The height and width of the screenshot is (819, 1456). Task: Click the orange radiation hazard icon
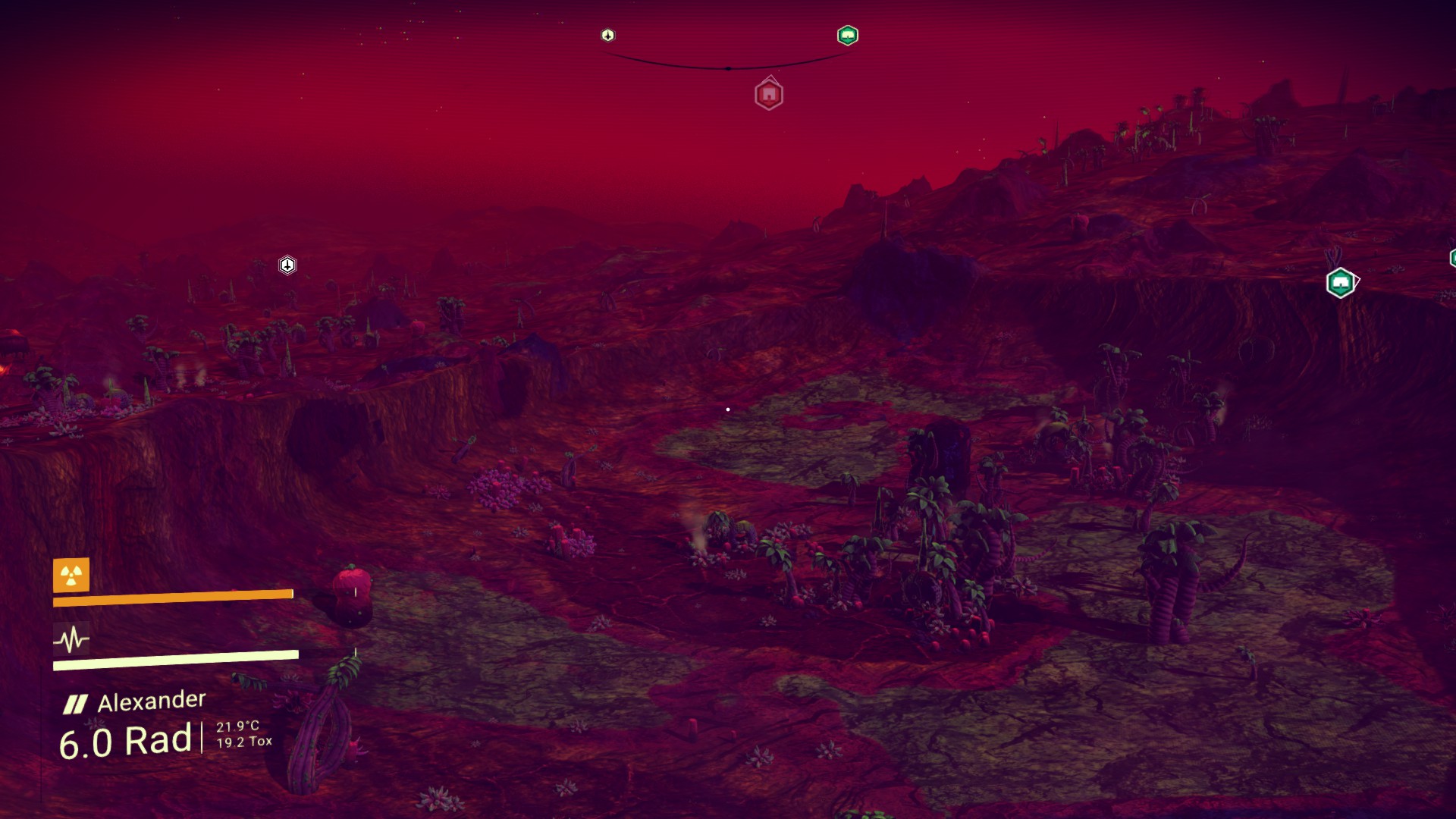[x=71, y=576]
